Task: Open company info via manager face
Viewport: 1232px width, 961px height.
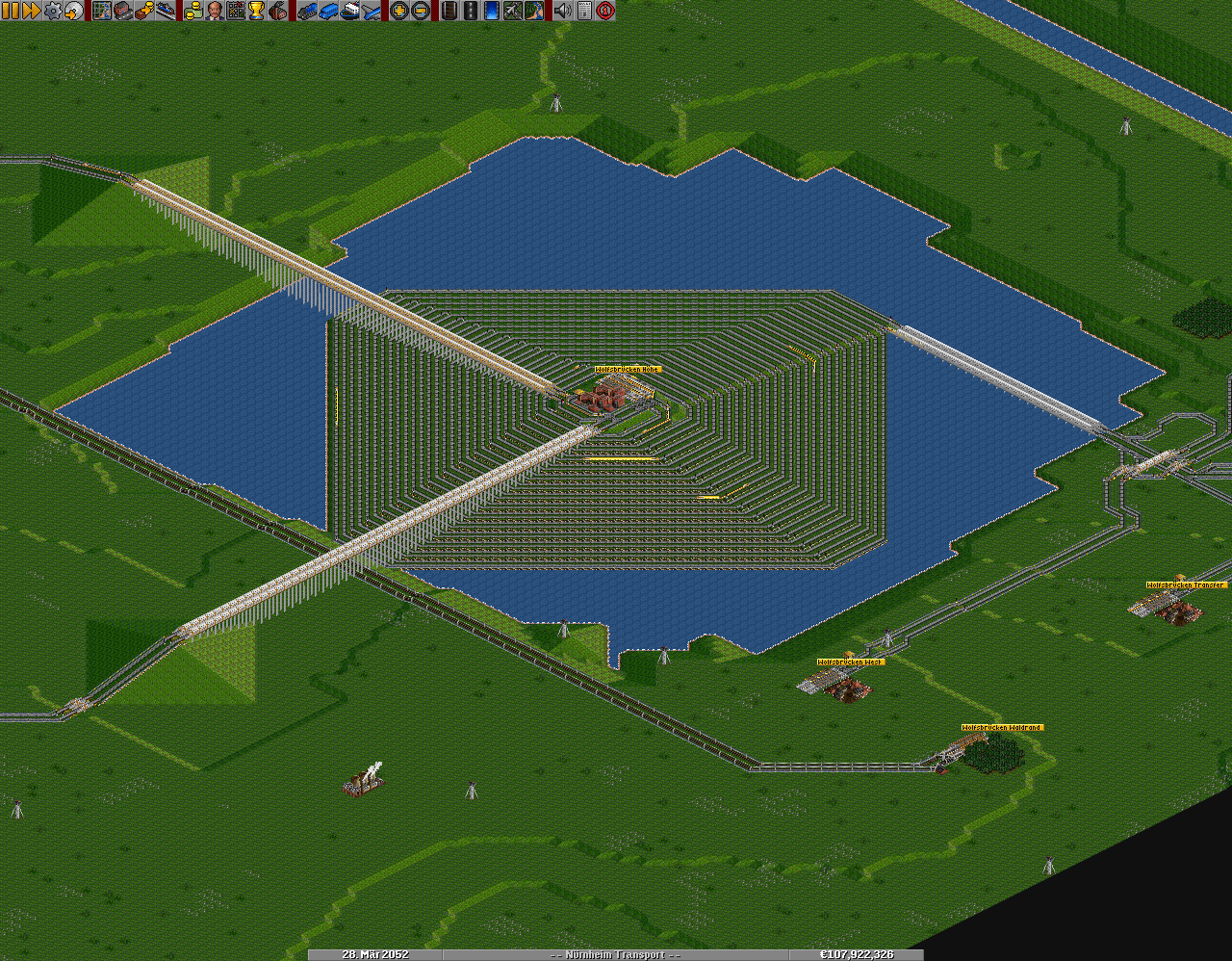Action: [214, 11]
